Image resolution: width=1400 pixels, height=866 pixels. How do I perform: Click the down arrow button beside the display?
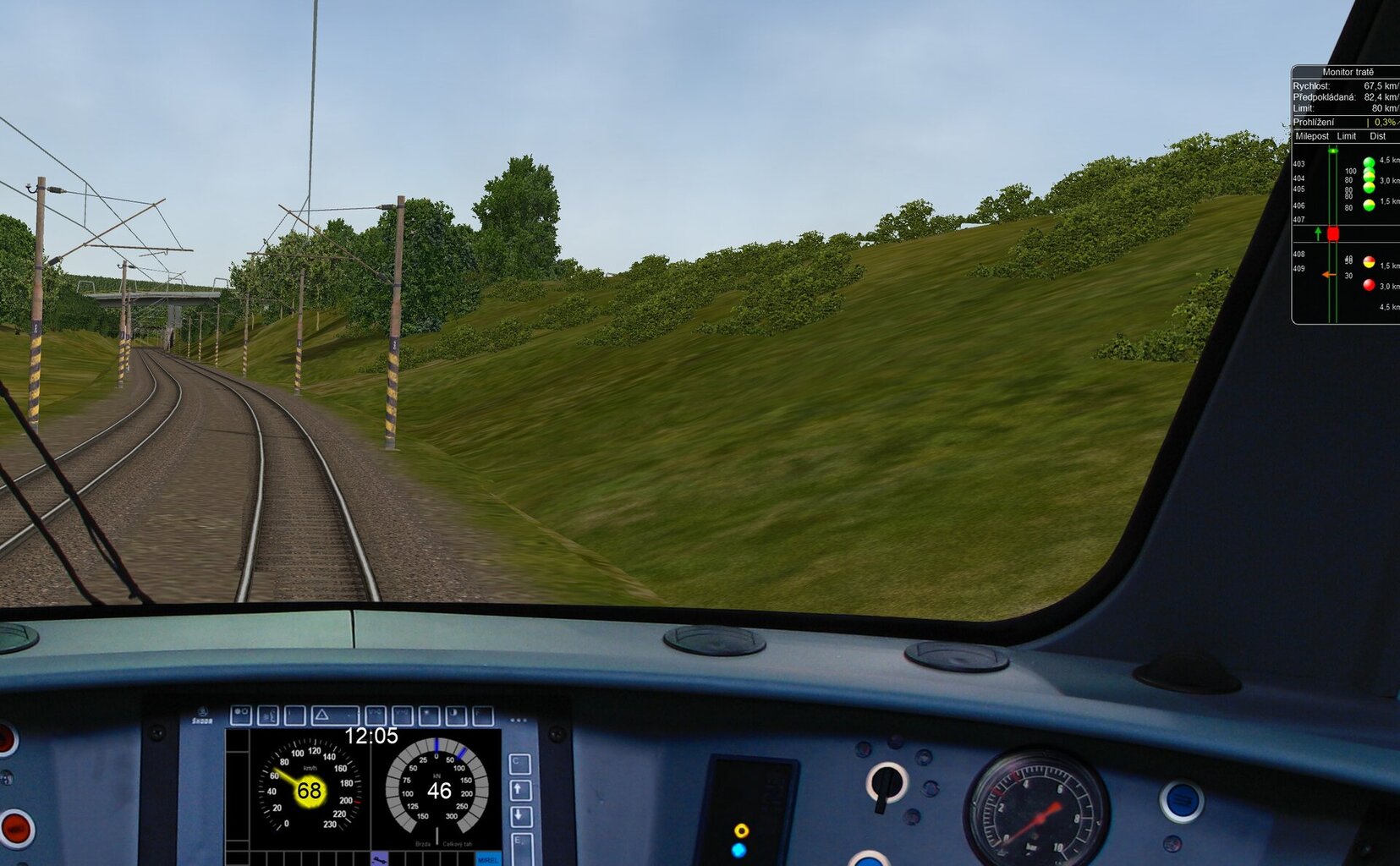point(520,816)
